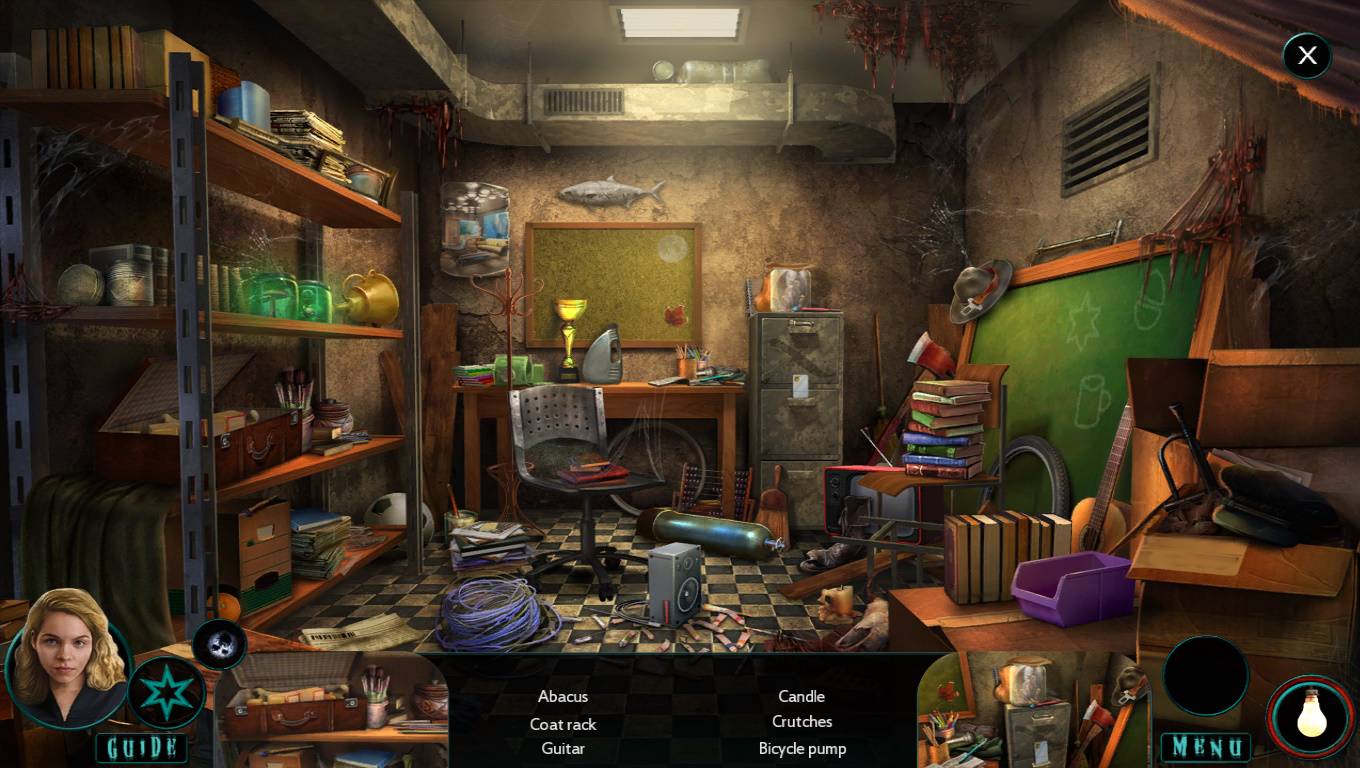Close the hidden object scene
This screenshot has width=1360, height=768.
click(x=1307, y=56)
